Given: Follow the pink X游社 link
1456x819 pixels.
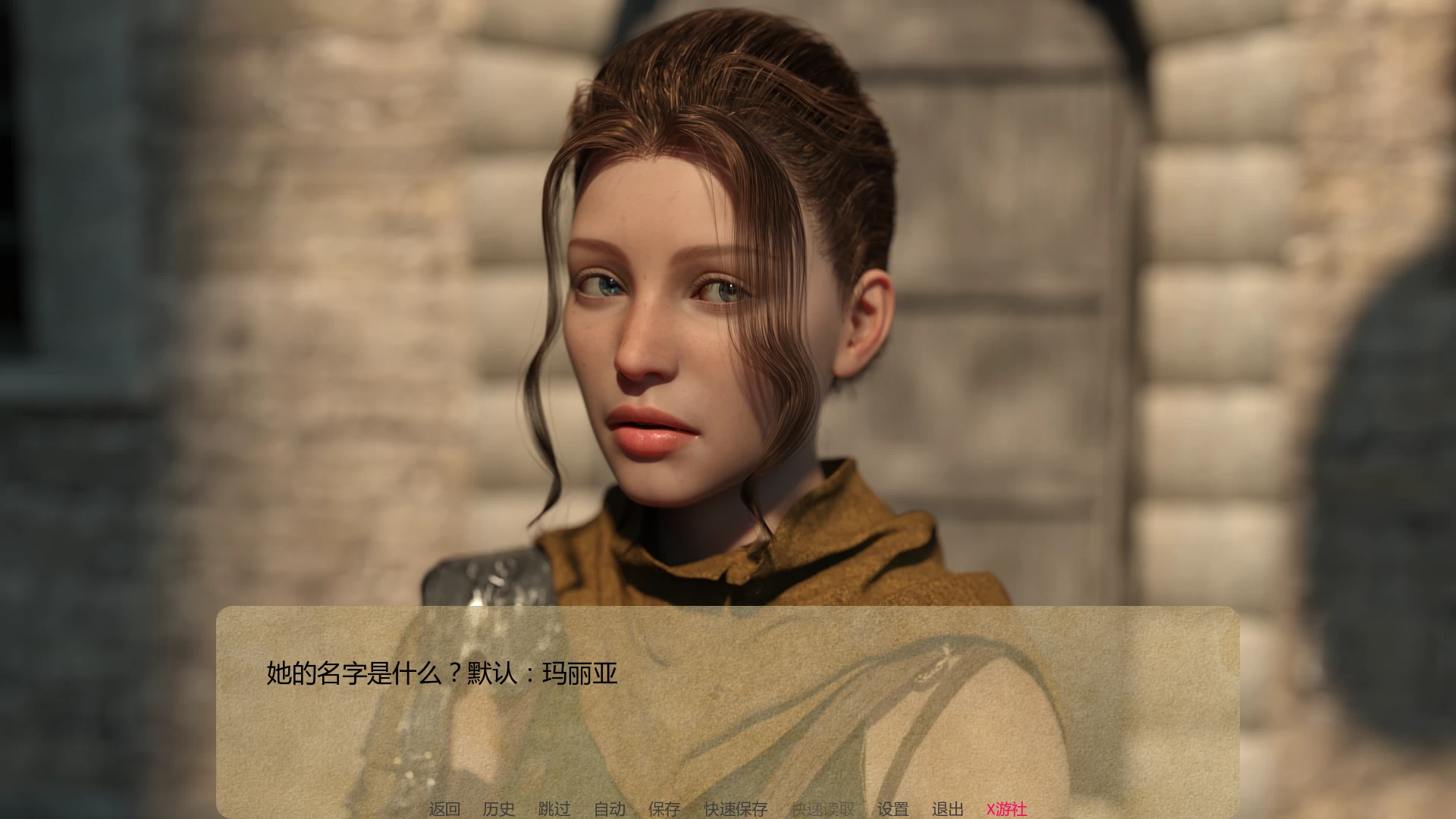Looking at the screenshot, I should [1009, 808].
